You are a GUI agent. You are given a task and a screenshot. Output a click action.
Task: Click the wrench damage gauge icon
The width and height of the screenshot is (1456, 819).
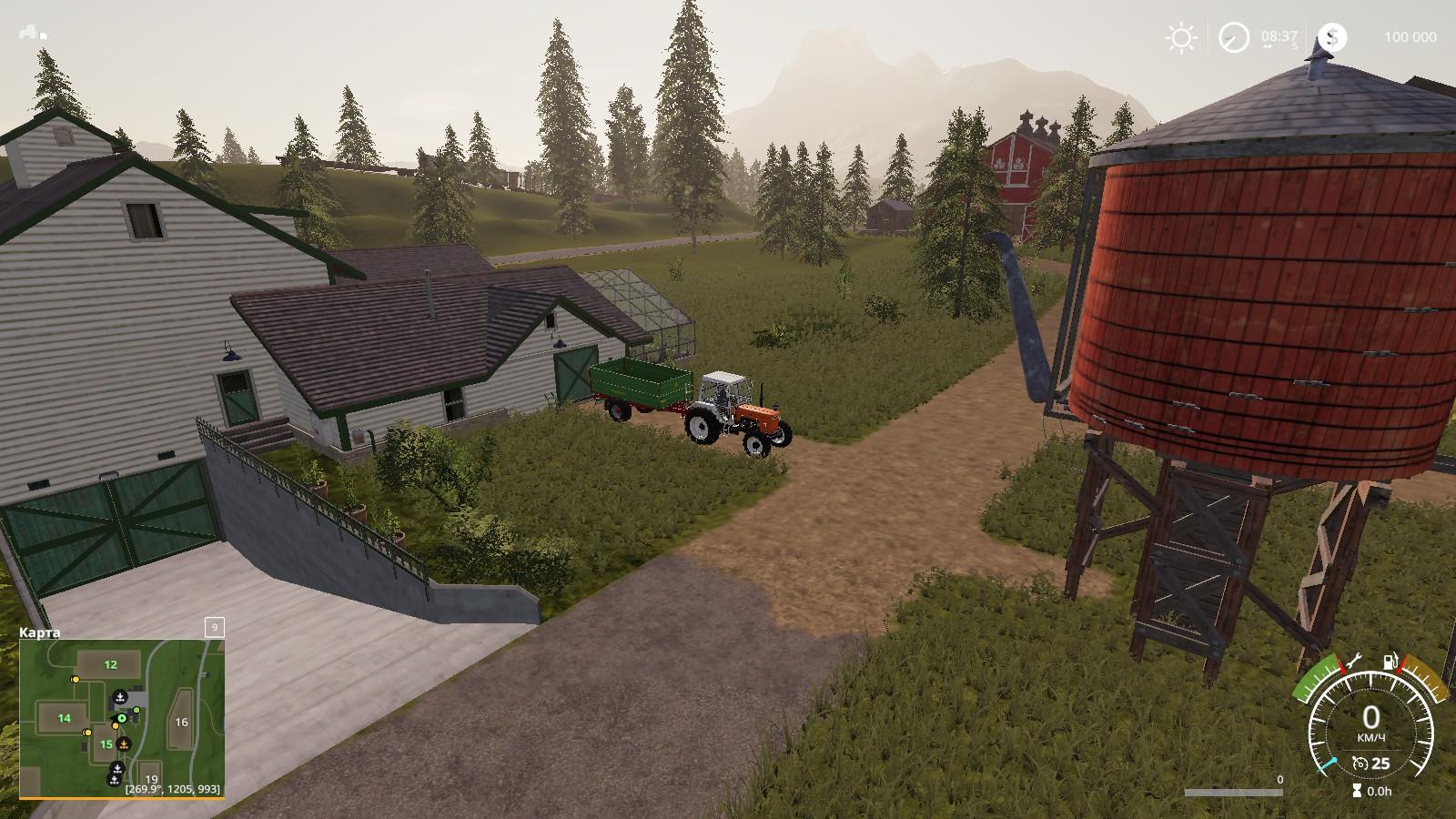[1352, 662]
